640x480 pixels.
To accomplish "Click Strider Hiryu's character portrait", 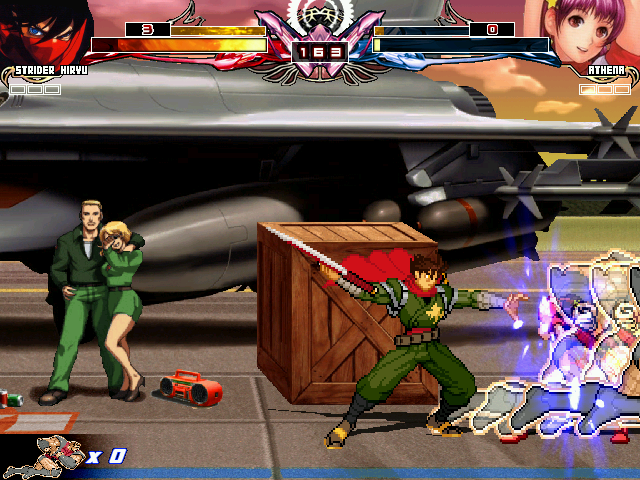I will pos(40,30).
